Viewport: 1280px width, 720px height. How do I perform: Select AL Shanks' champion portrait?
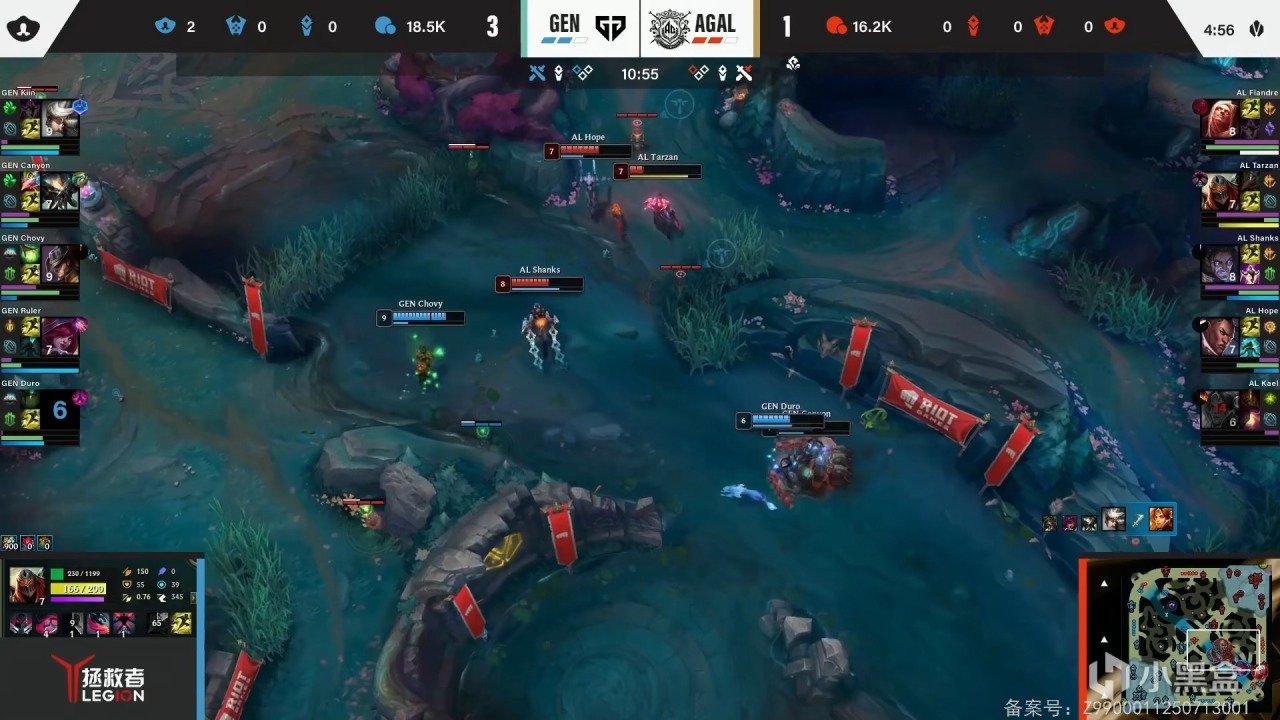coord(1219,264)
